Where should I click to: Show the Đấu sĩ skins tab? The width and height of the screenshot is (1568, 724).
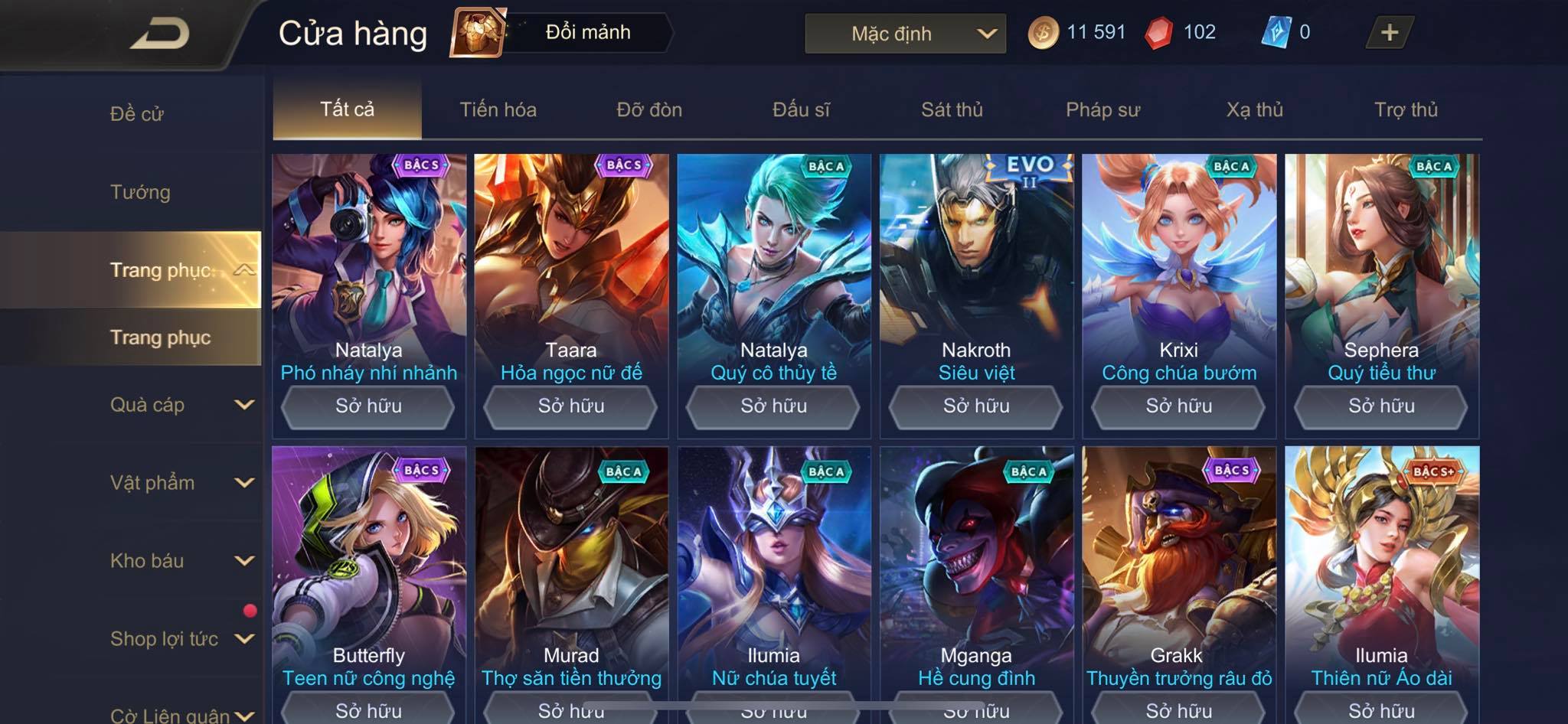(x=801, y=109)
